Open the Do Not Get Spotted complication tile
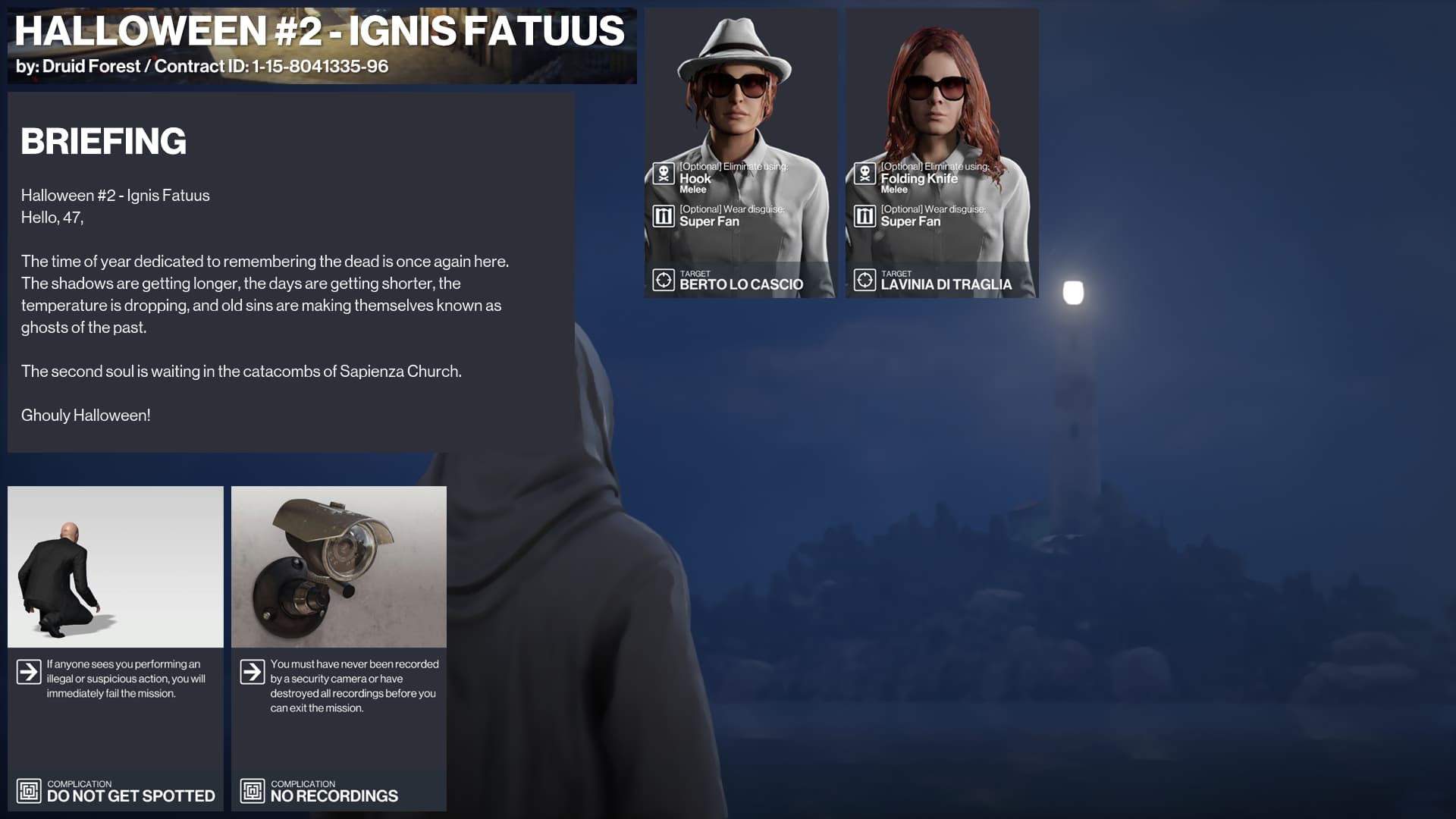This screenshot has height=819, width=1456. (x=115, y=648)
